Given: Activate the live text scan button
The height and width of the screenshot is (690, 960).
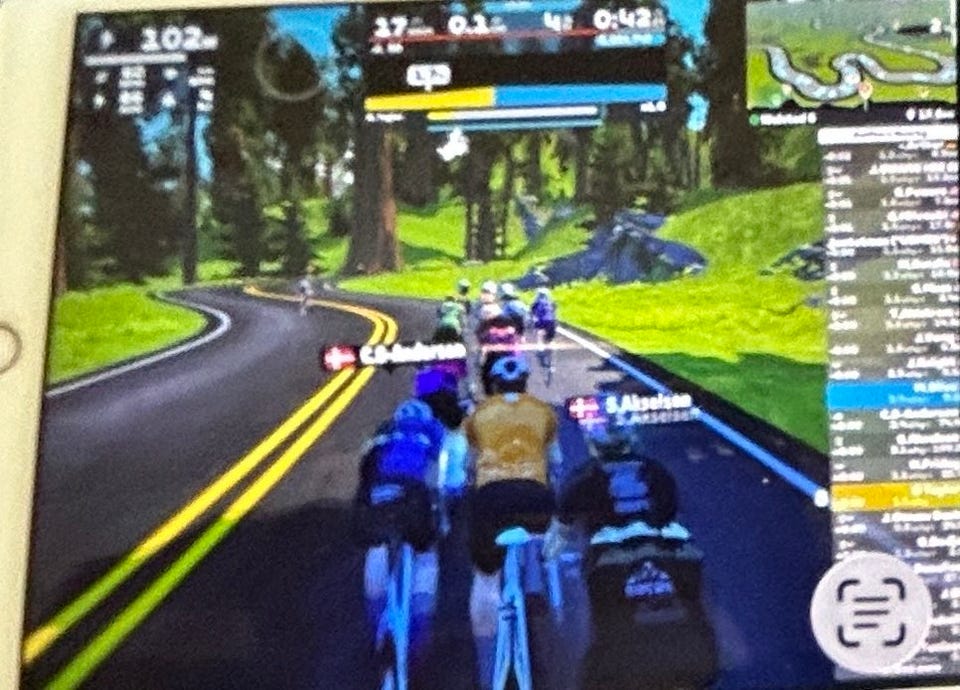Looking at the screenshot, I should coord(869,611).
